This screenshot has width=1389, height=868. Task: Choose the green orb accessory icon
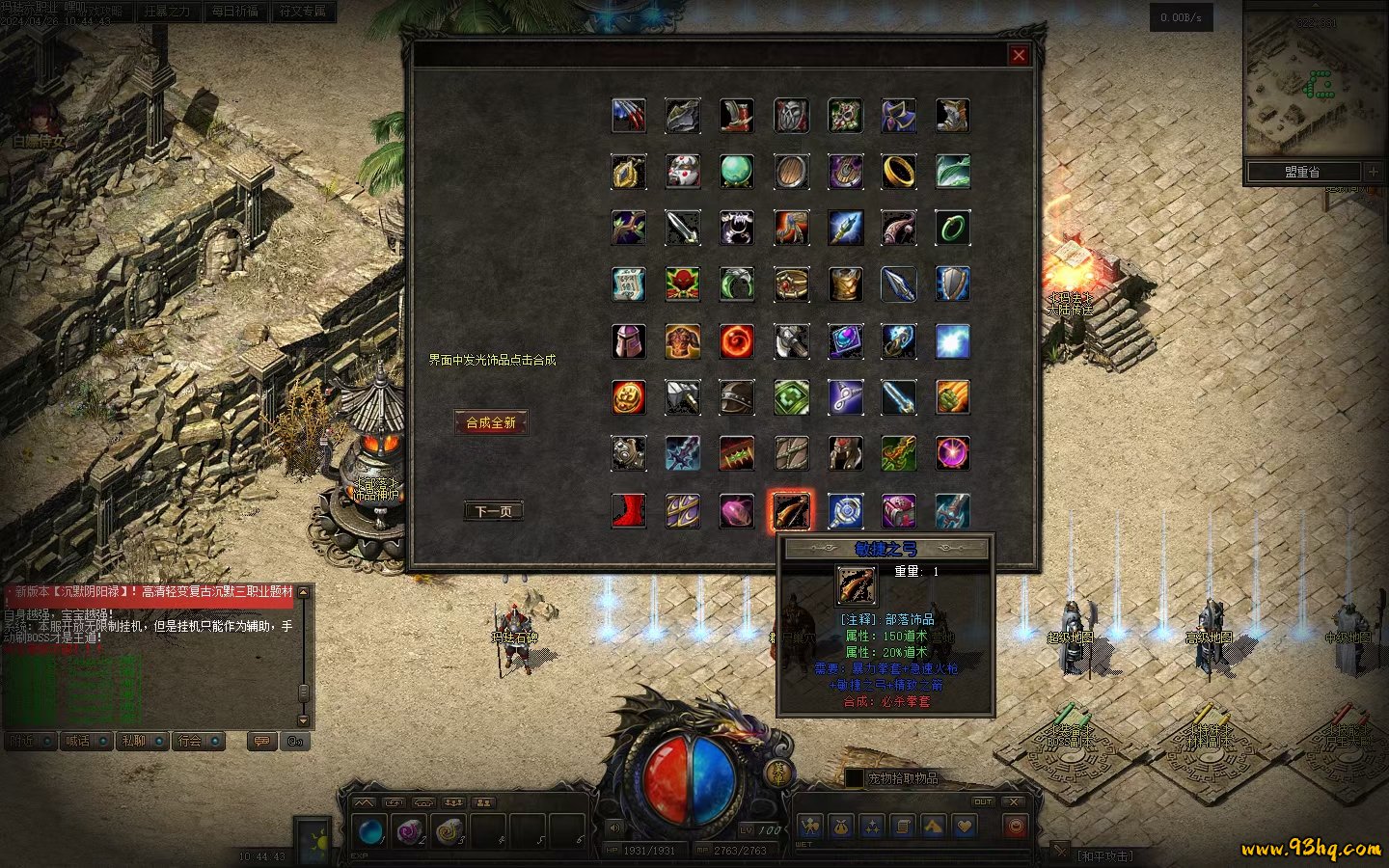[737, 172]
